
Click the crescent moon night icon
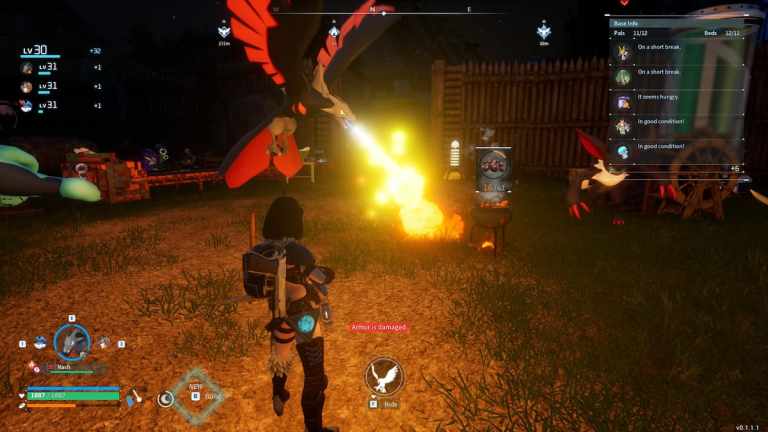point(166,398)
